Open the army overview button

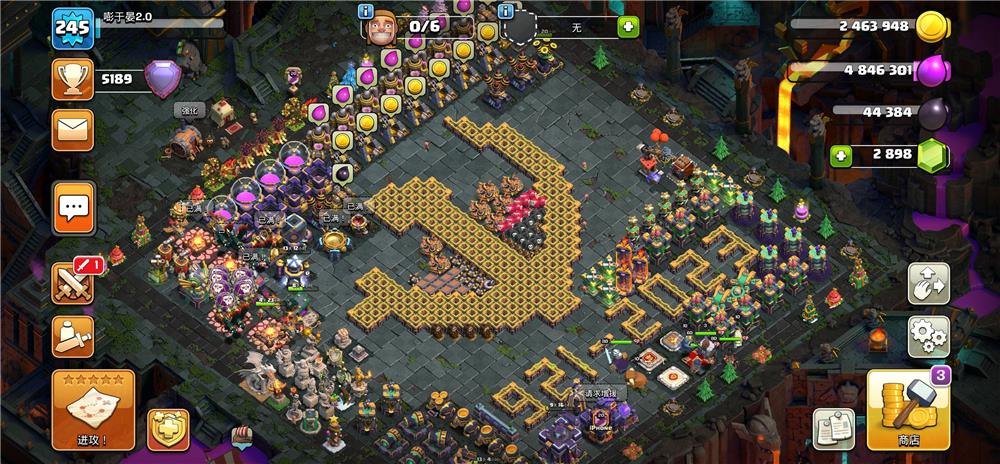[x=73, y=336]
